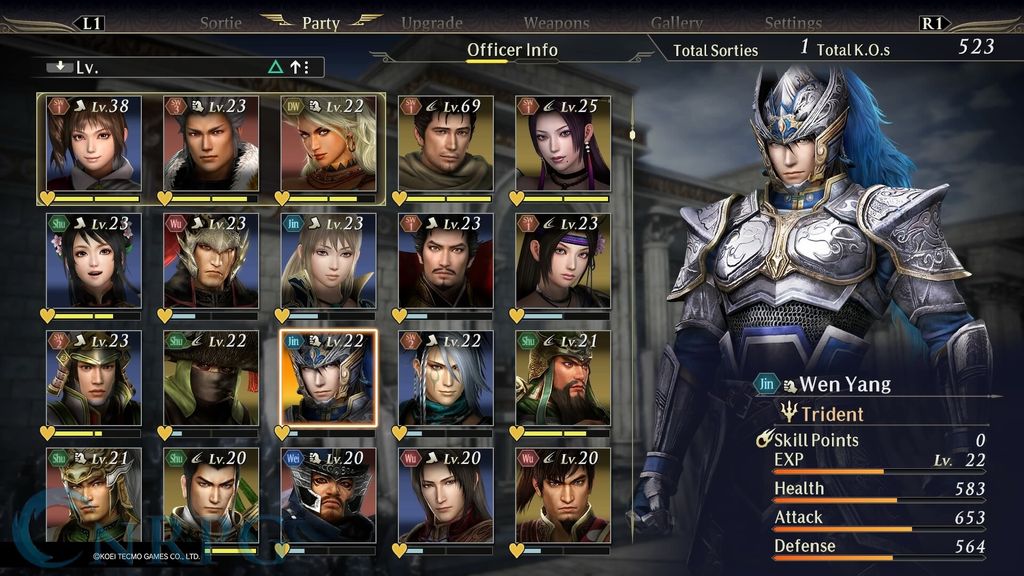Pick the Lv.25 purple-haired woman officer
The height and width of the screenshot is (576, 1024).
(x=562, y=142)
